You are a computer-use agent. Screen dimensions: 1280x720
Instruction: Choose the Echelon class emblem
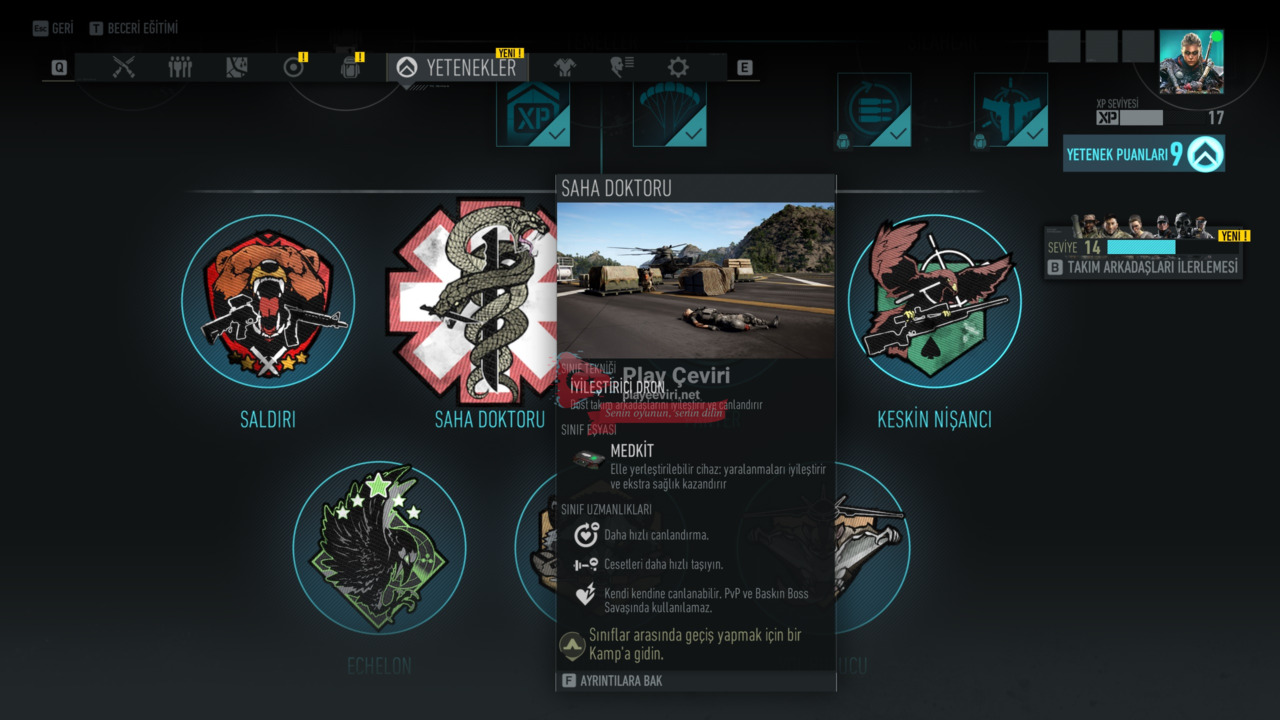(x=379, y=547)
